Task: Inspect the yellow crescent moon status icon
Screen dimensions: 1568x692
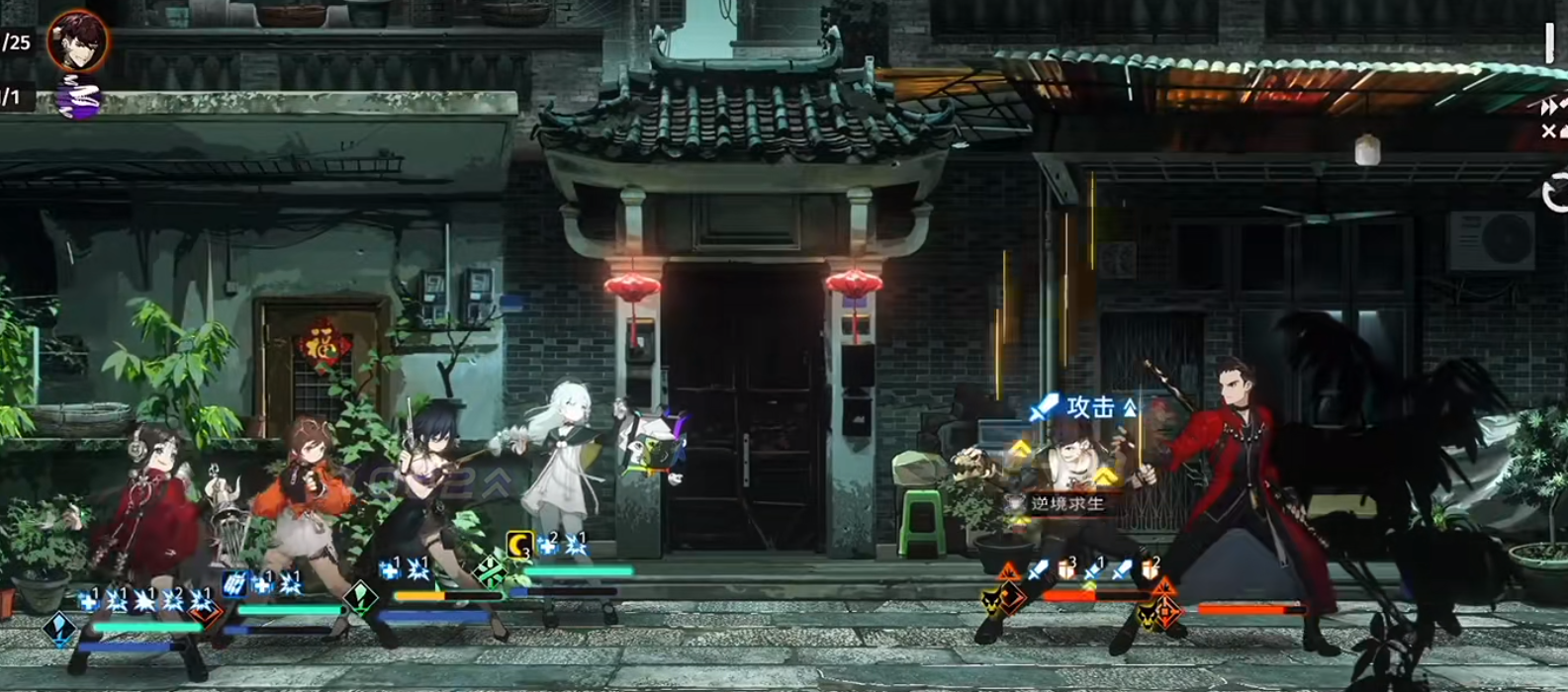Action: (520, 544)
